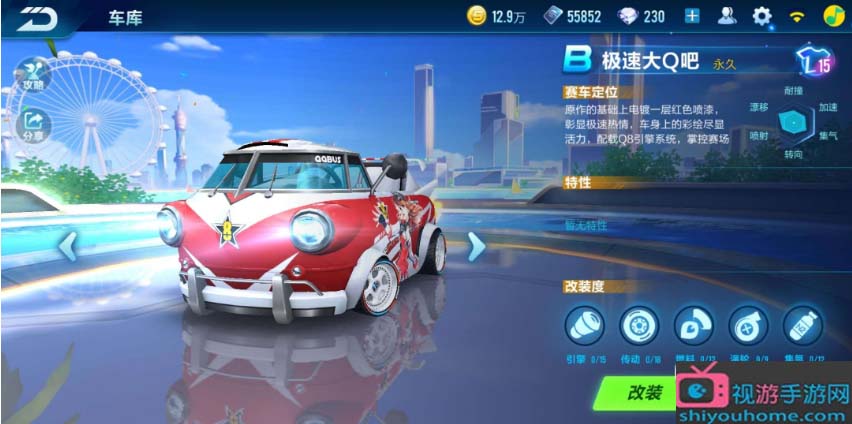Open the diamond balance showing 230
Screen dimensions: 852x424
641,16
